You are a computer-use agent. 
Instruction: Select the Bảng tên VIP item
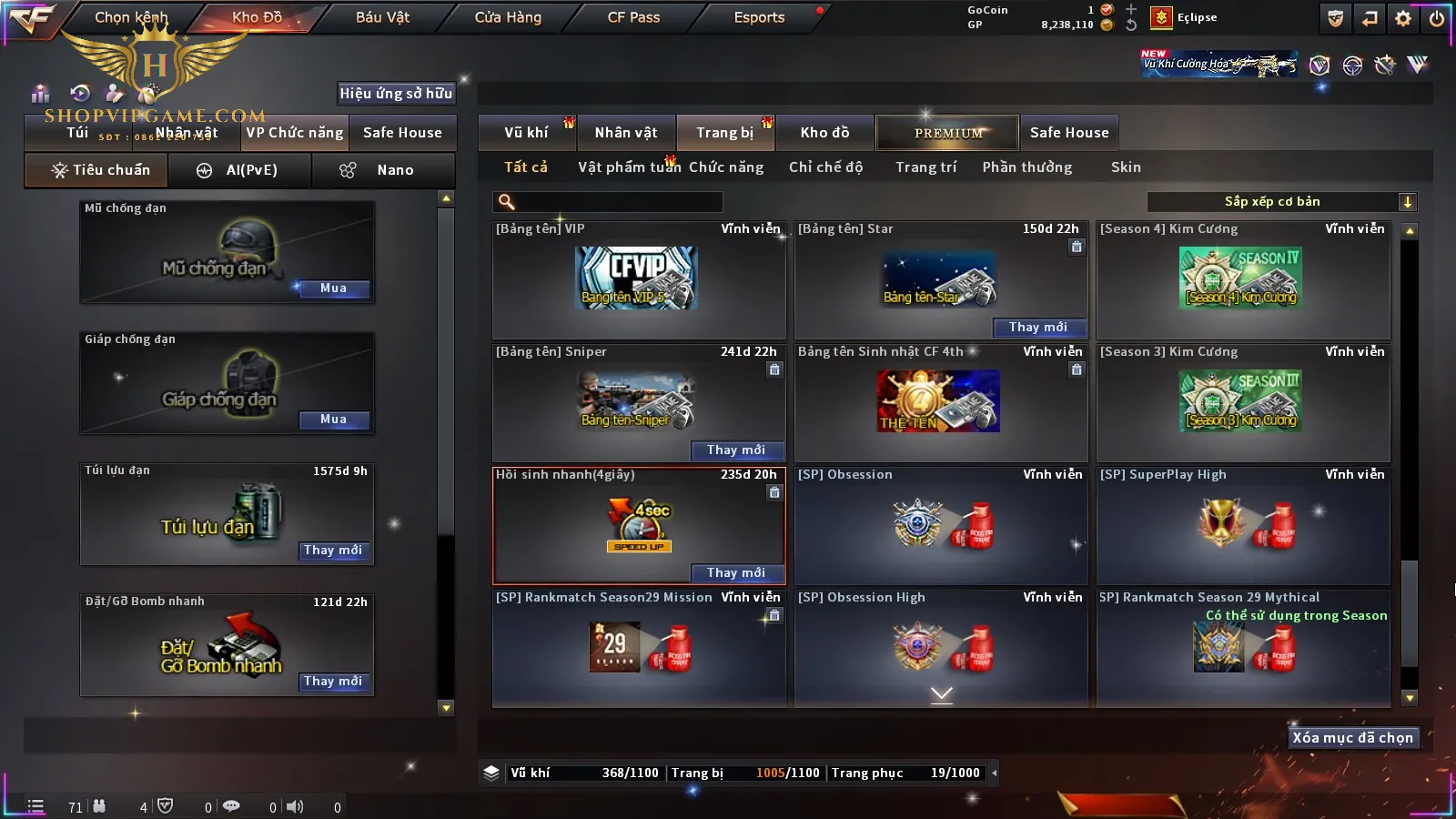[x=638, y=279]
